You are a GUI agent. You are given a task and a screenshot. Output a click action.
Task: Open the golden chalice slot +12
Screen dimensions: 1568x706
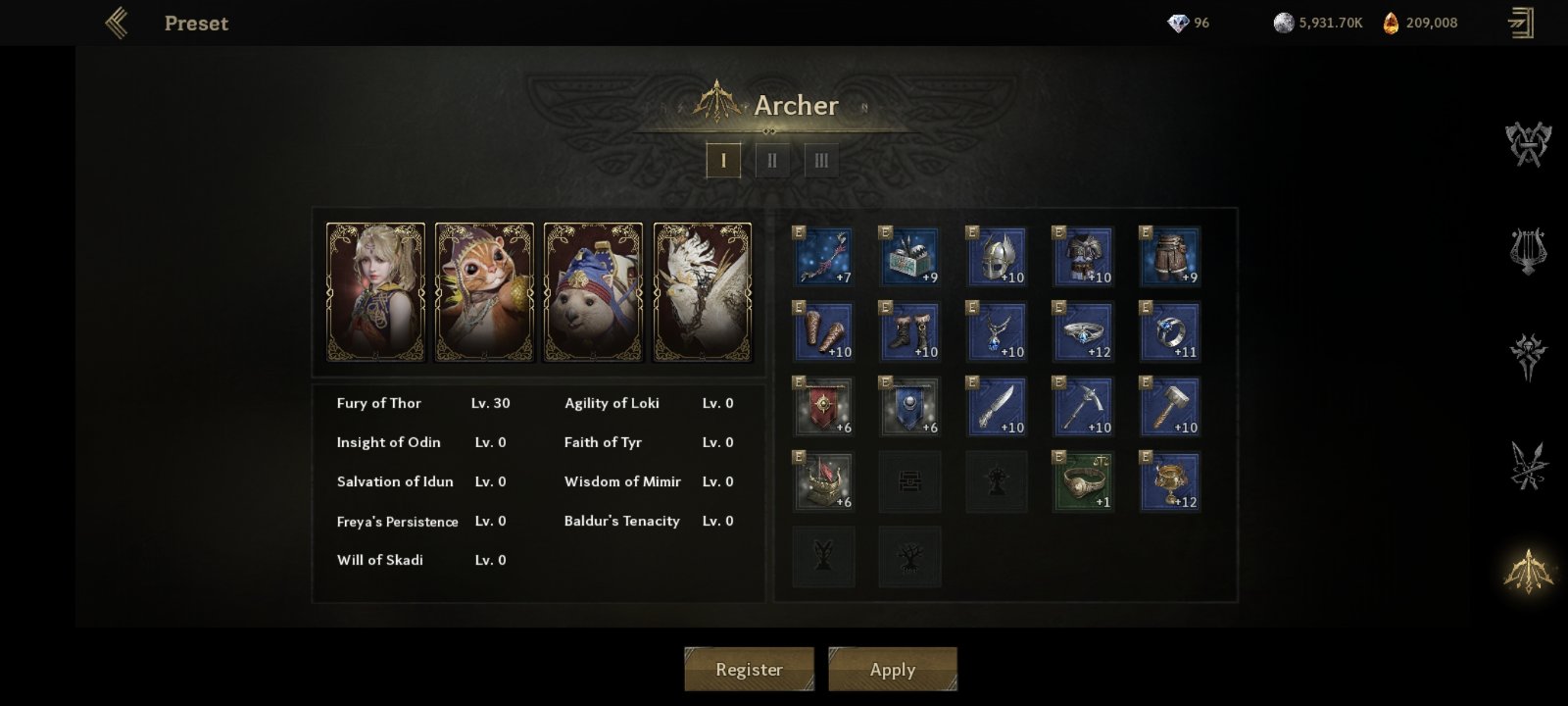[1169, 481]
